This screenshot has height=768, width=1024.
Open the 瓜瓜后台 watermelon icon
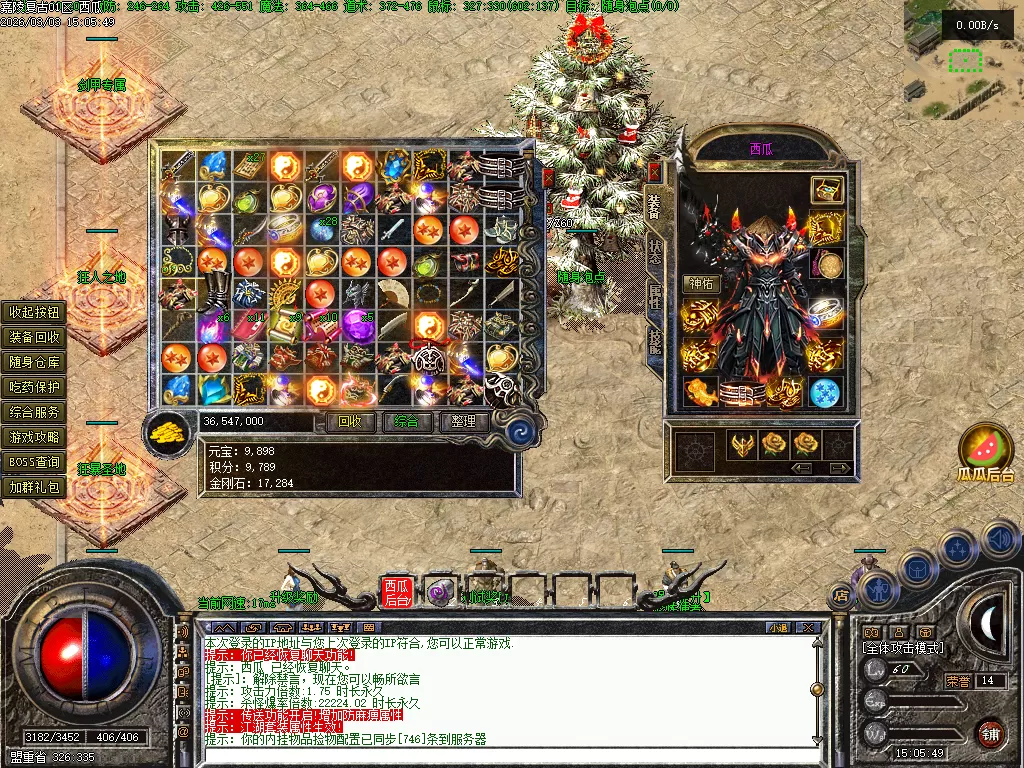click(986, 449)
